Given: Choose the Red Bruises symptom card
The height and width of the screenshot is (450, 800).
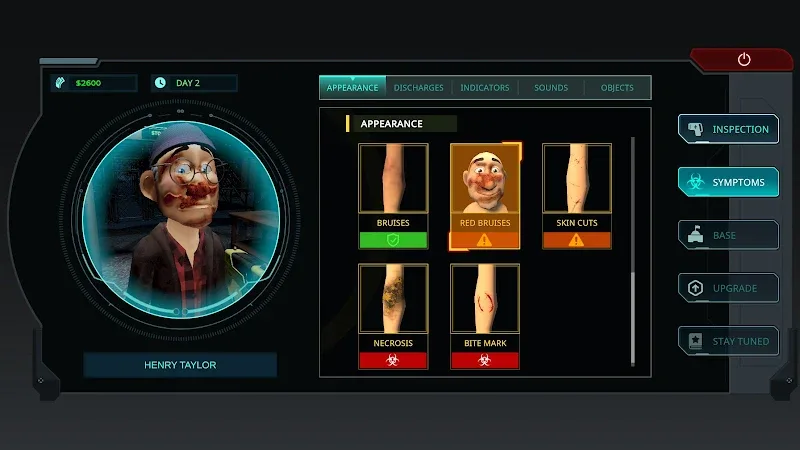Looking at the screenshot, I should pyautogui.click(x=485, y=196).
